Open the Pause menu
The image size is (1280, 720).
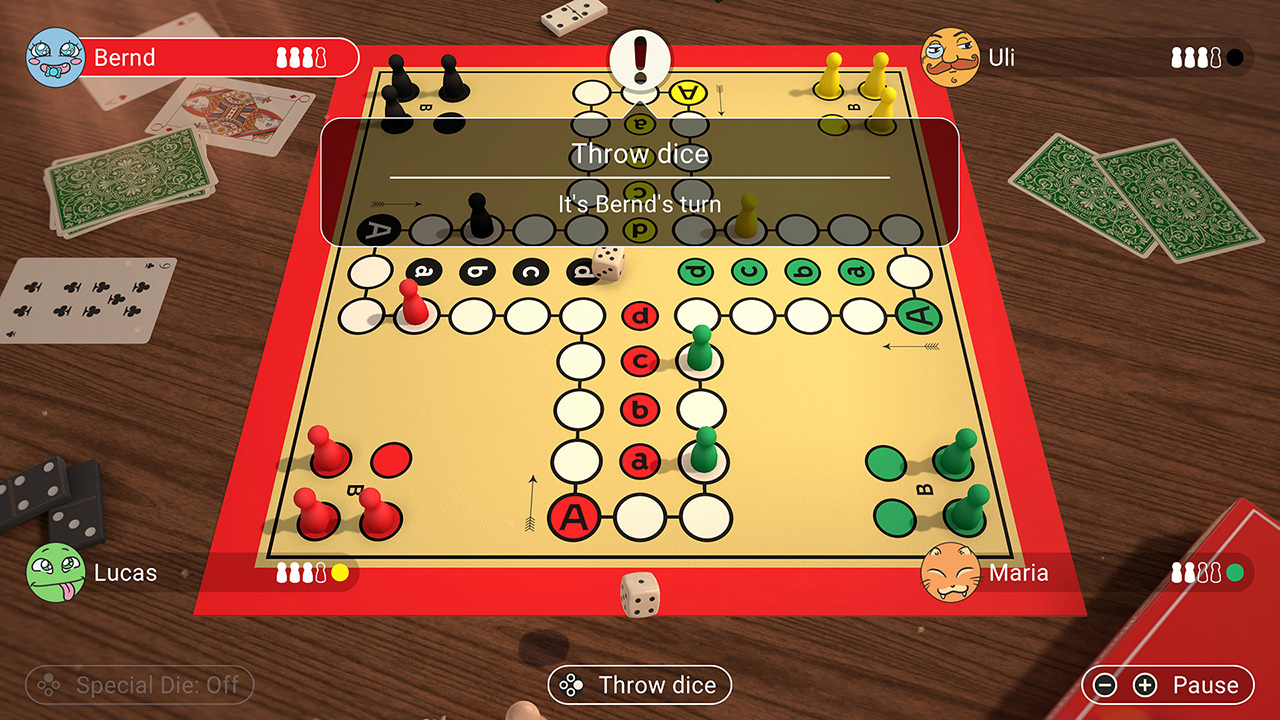(x=1207, y=686)
